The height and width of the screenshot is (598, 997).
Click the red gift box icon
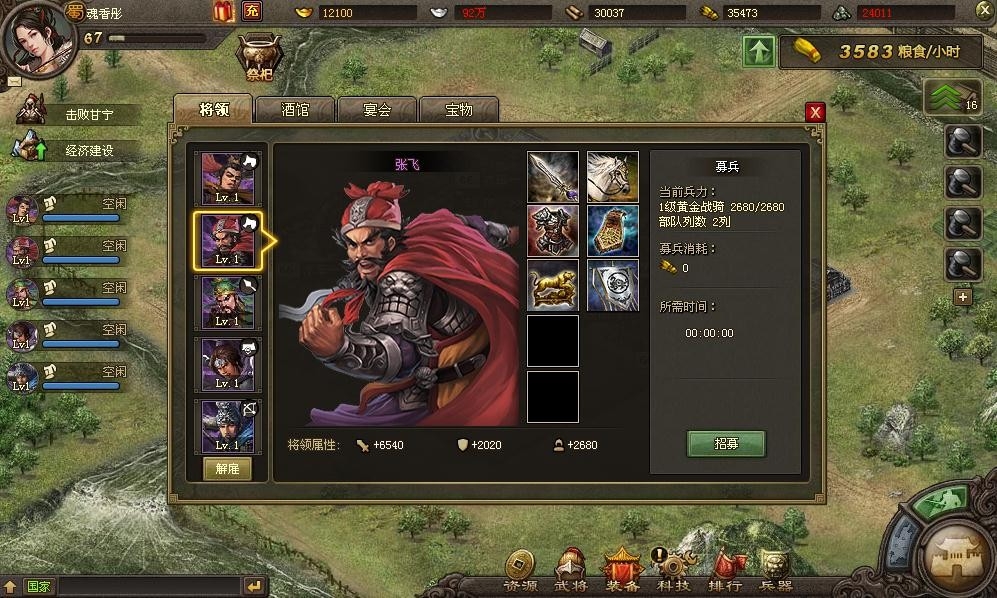tap(224, 12)
